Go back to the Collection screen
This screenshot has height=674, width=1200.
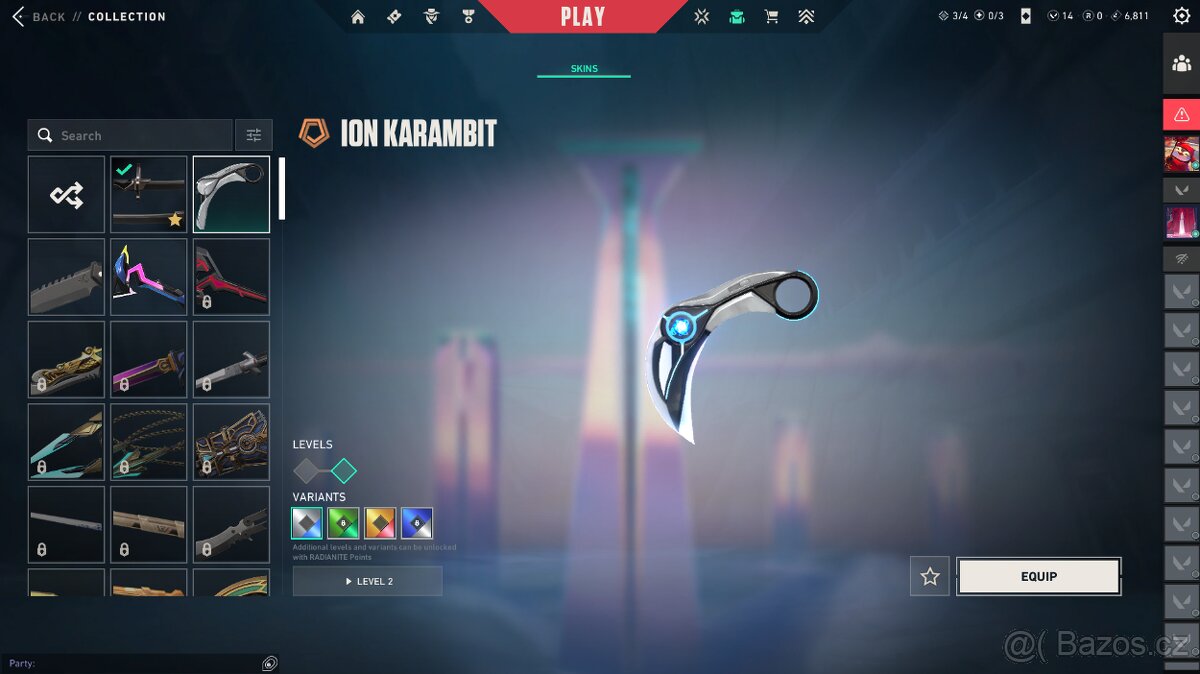(x=38, y=17)
